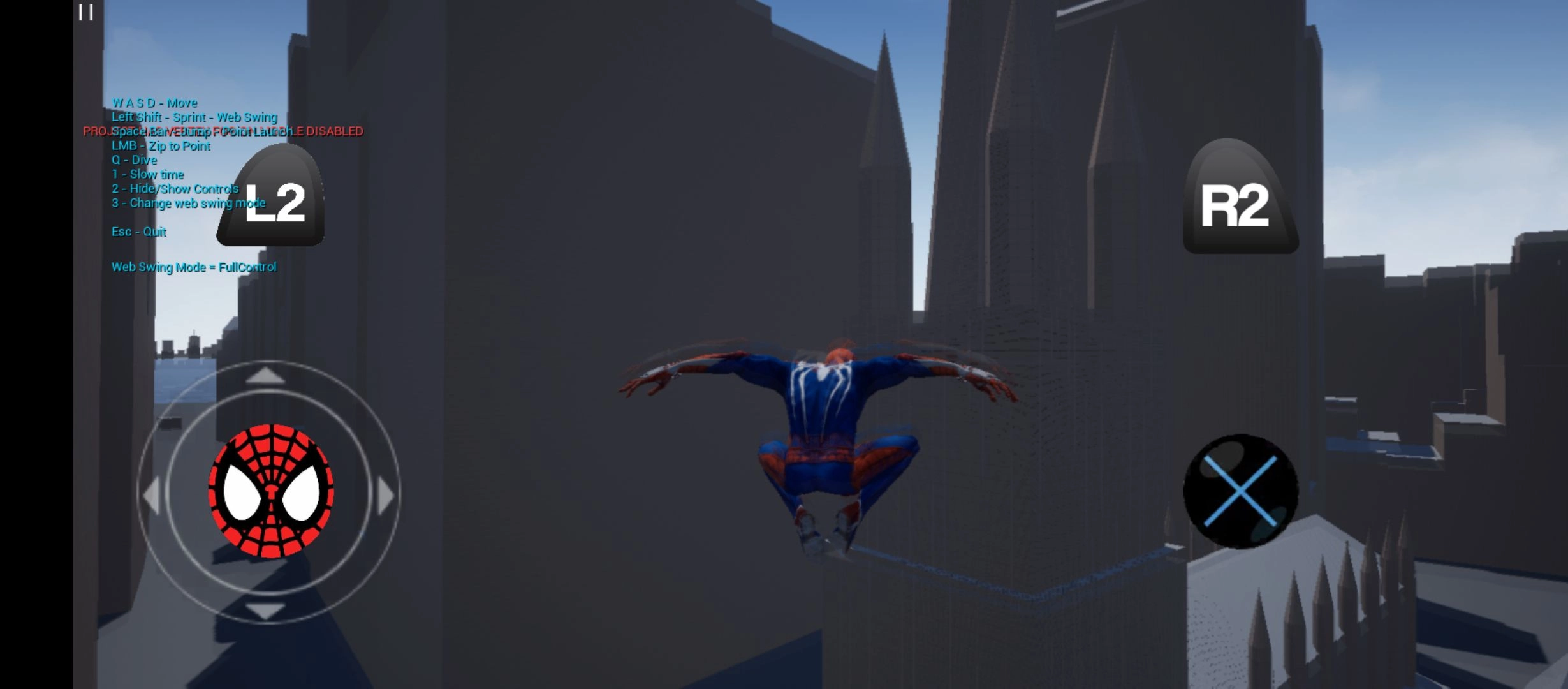This screenshot has height=689, width=1568.
Task: Select 'LMB - Zip to Point' entry
Action: [160, 146]
